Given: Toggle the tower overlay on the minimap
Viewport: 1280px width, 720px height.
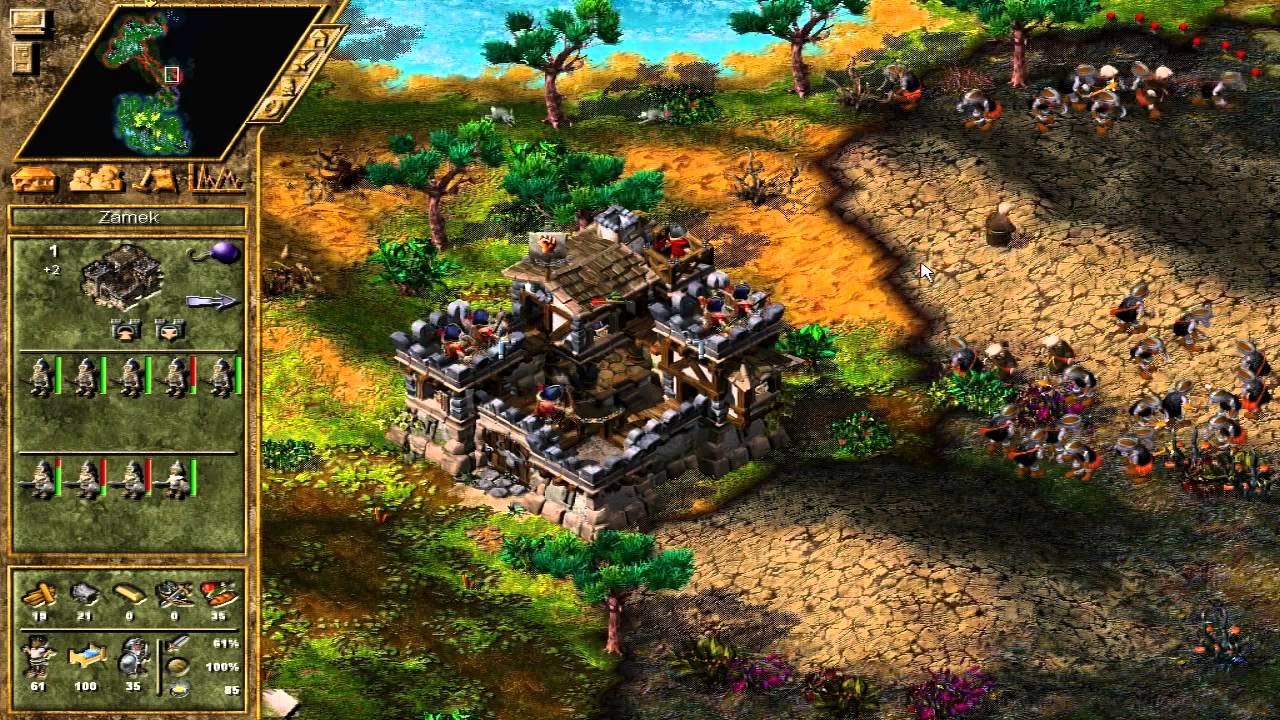Looking at the screenshot, I should (x=318, y=40).
